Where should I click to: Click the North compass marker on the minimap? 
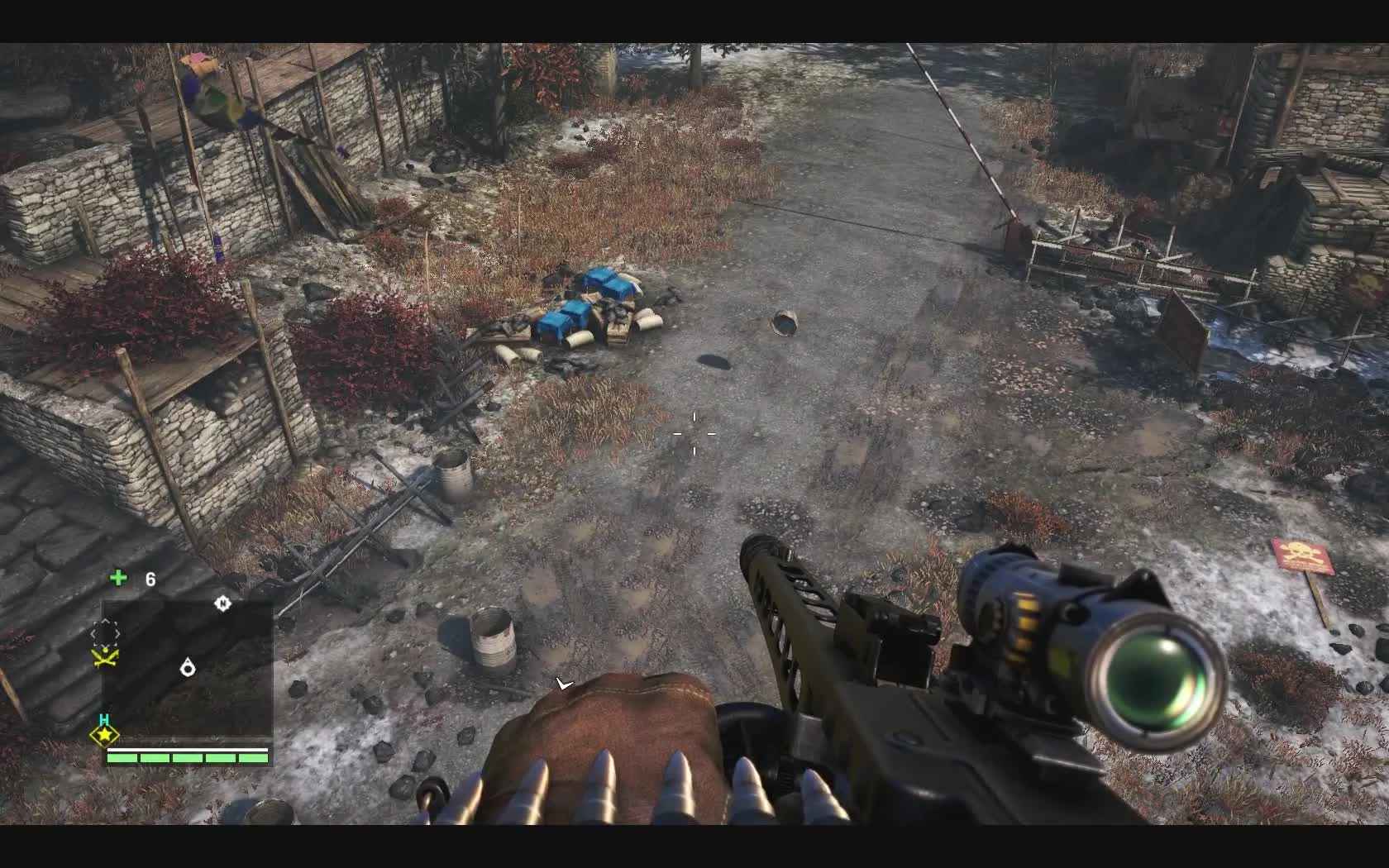point(222,605)
